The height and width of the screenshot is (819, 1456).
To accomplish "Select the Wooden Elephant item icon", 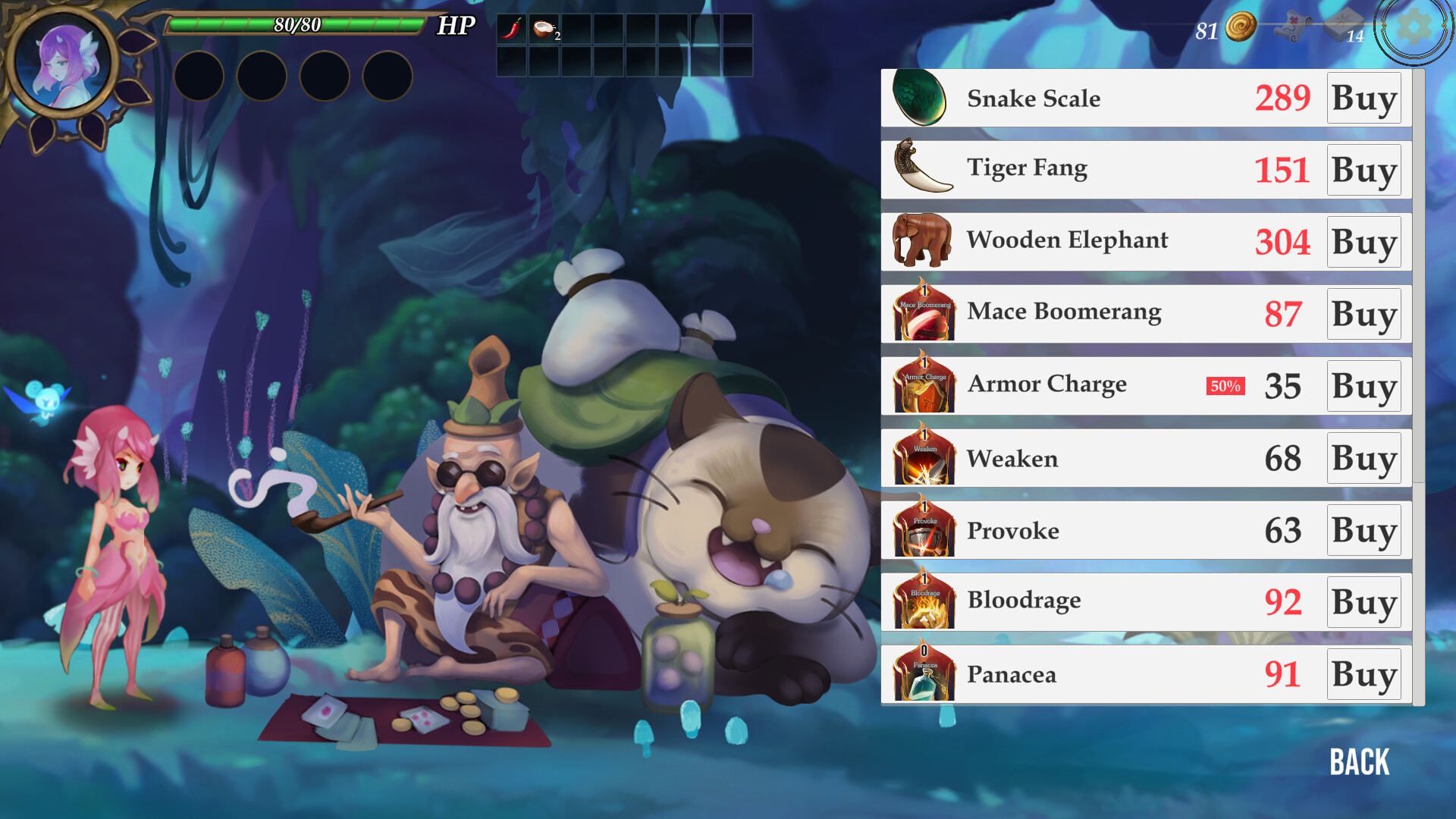I will (x=922, y=240).
